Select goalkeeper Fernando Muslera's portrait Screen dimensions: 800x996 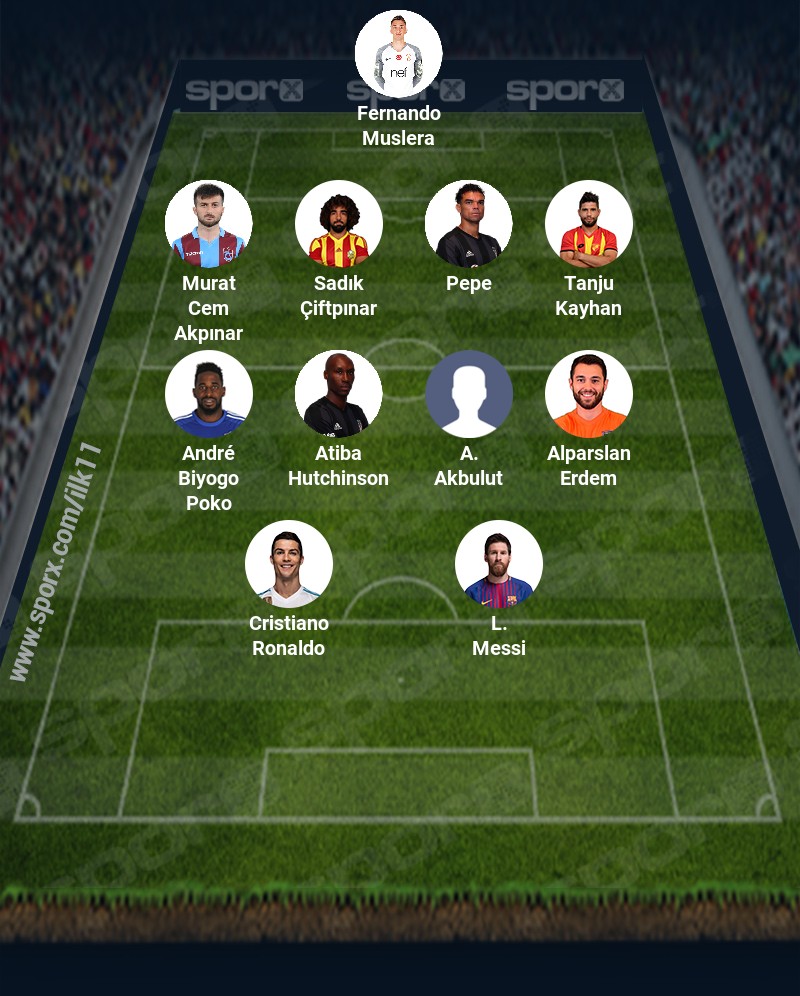click(399, 54)
